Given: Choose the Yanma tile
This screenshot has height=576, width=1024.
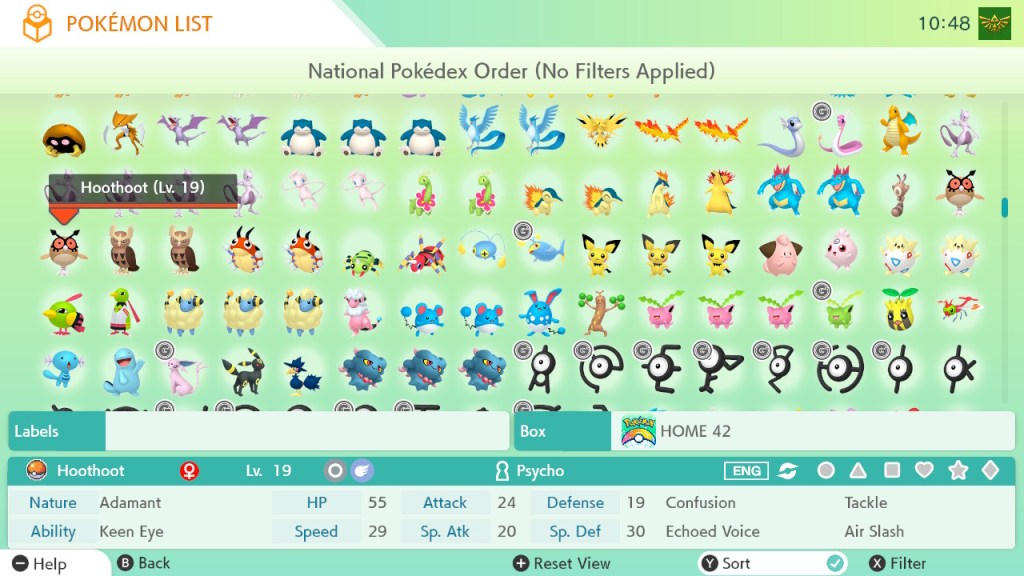Looking at the screenshot, I should (959, 312).
